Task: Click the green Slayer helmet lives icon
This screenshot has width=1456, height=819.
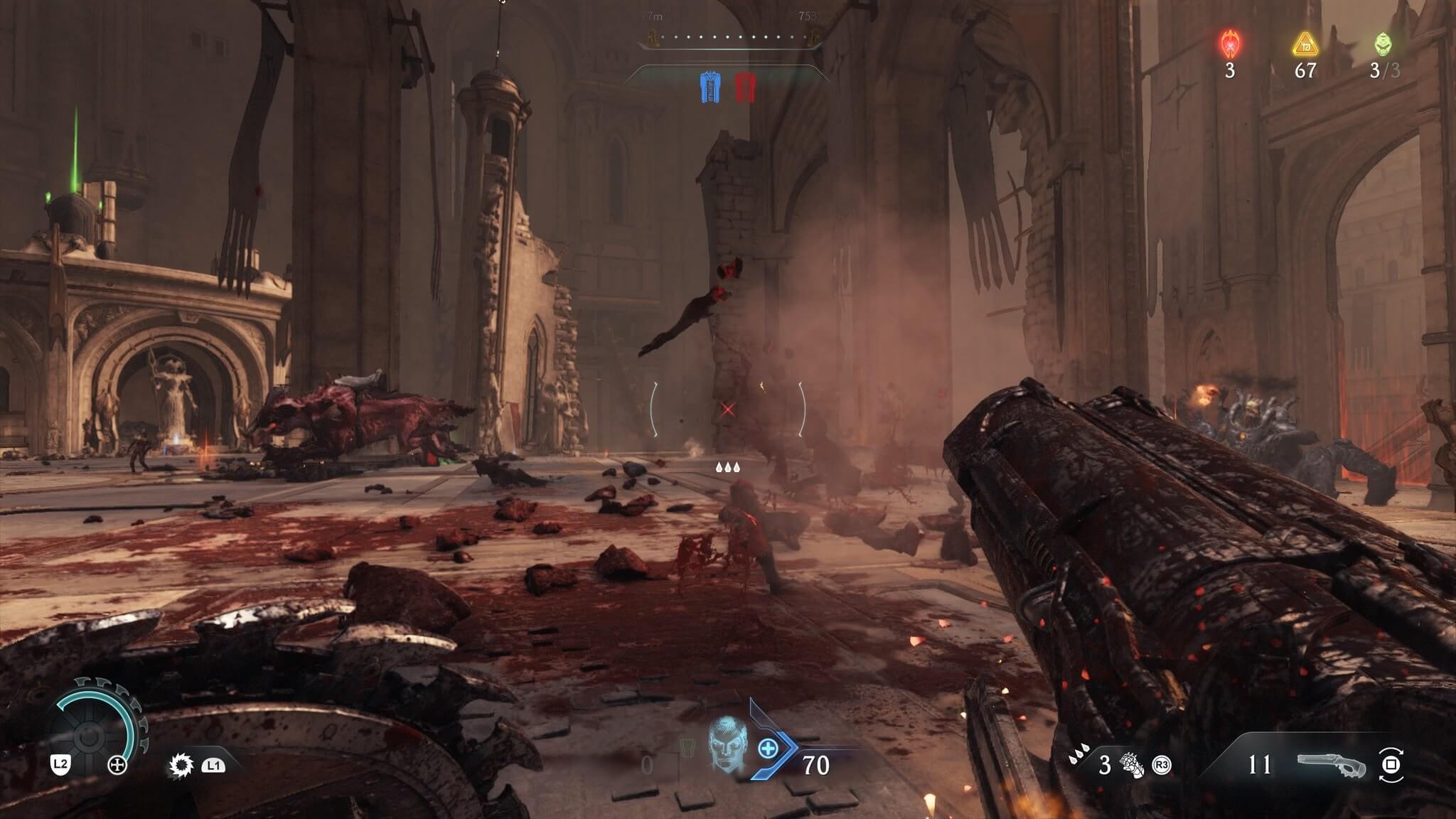Action: tap(1381, 44)
